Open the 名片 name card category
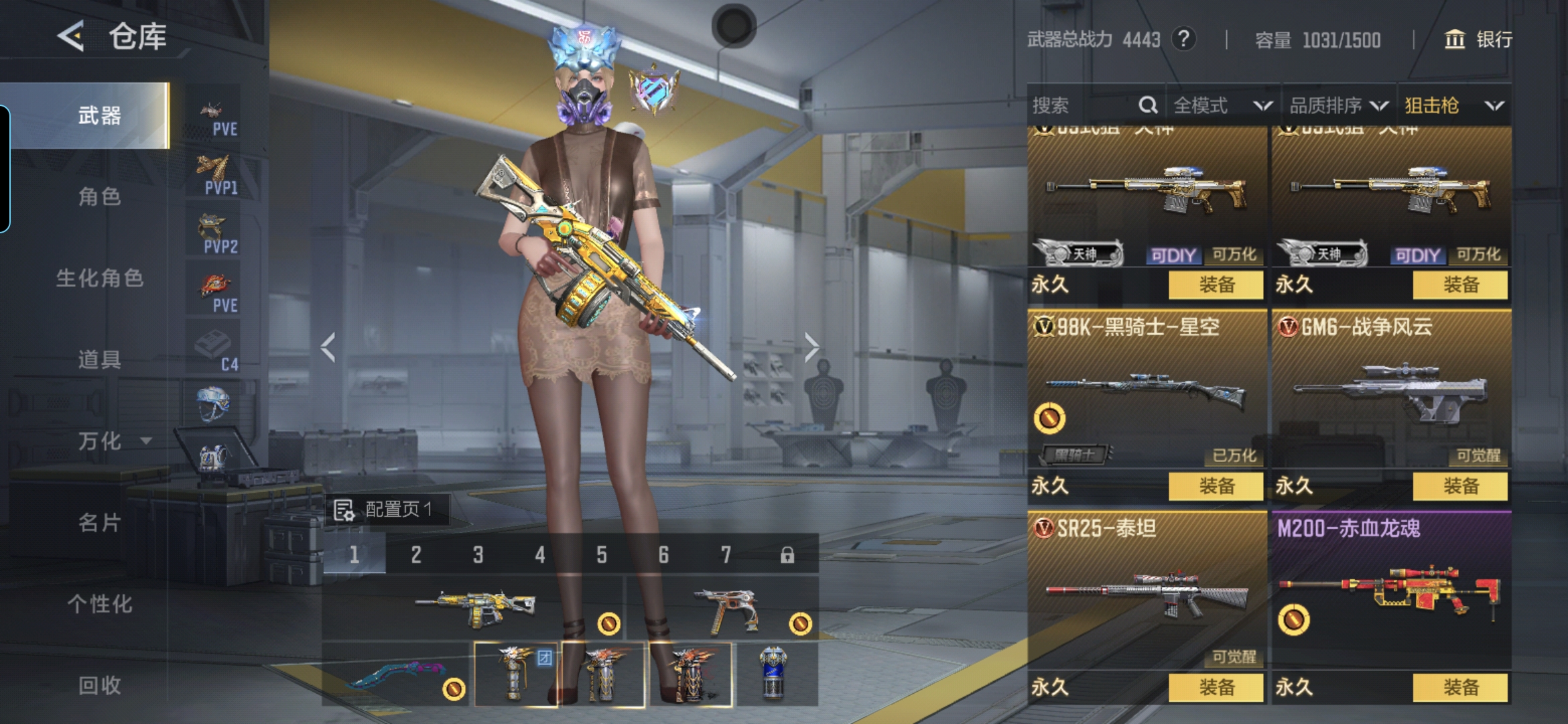Screen dimensions: 1568x724 (99, 523)
